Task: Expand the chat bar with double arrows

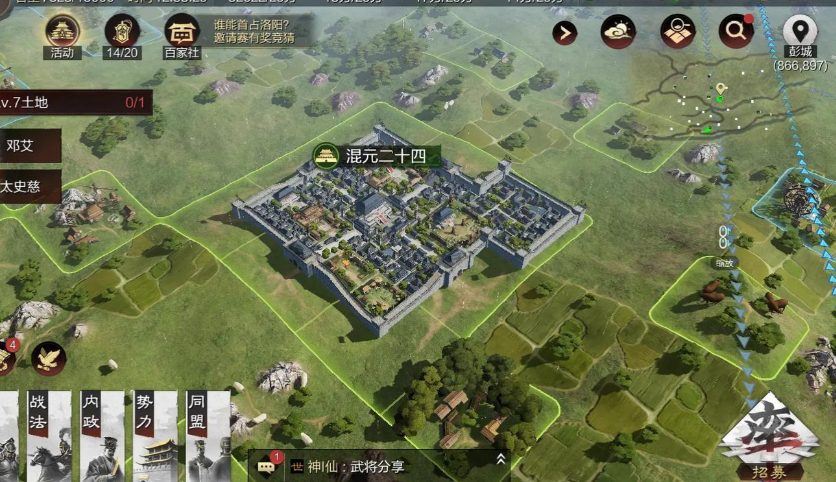Action: coord(501,459)
